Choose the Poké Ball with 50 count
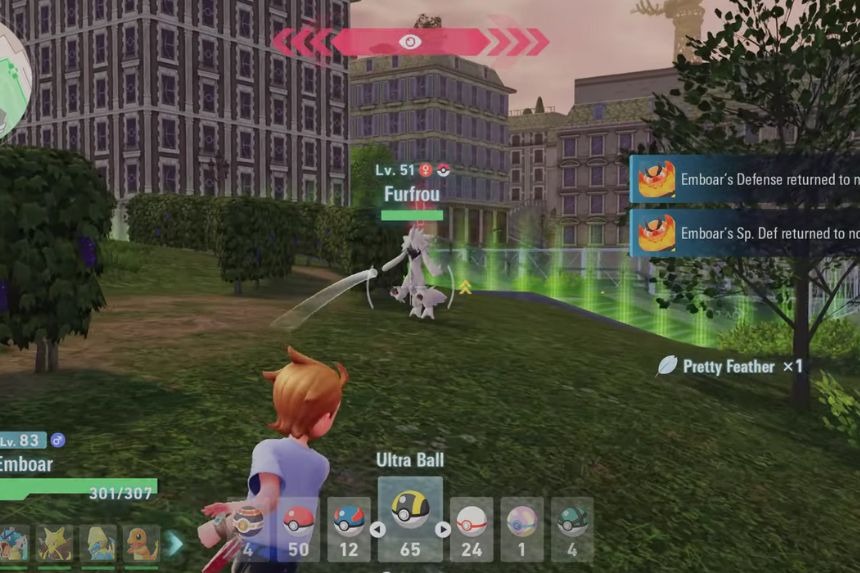Image resolution: width=860 pixels, height=573 pixels. (x=299, y=528)
